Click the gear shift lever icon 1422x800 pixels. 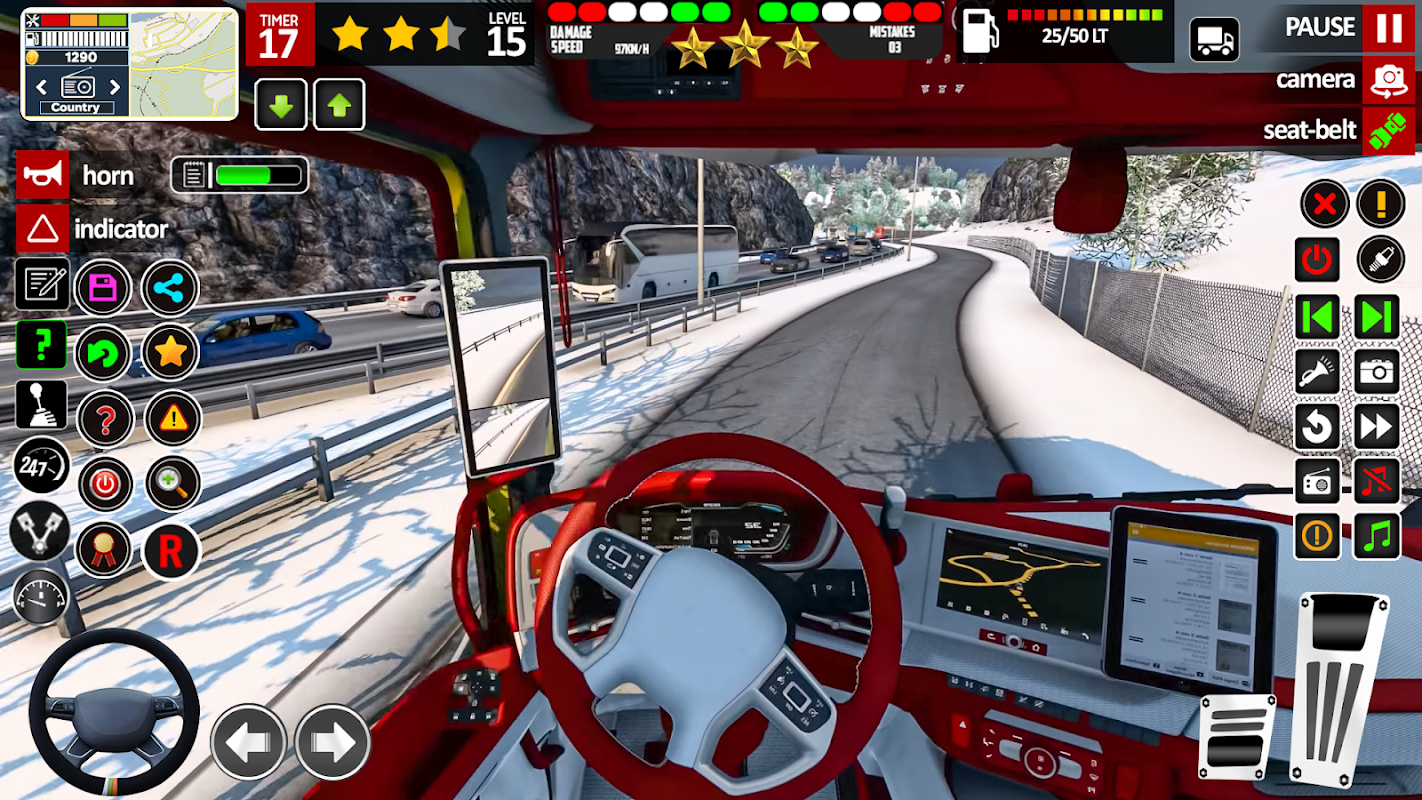tap(41, 405)
